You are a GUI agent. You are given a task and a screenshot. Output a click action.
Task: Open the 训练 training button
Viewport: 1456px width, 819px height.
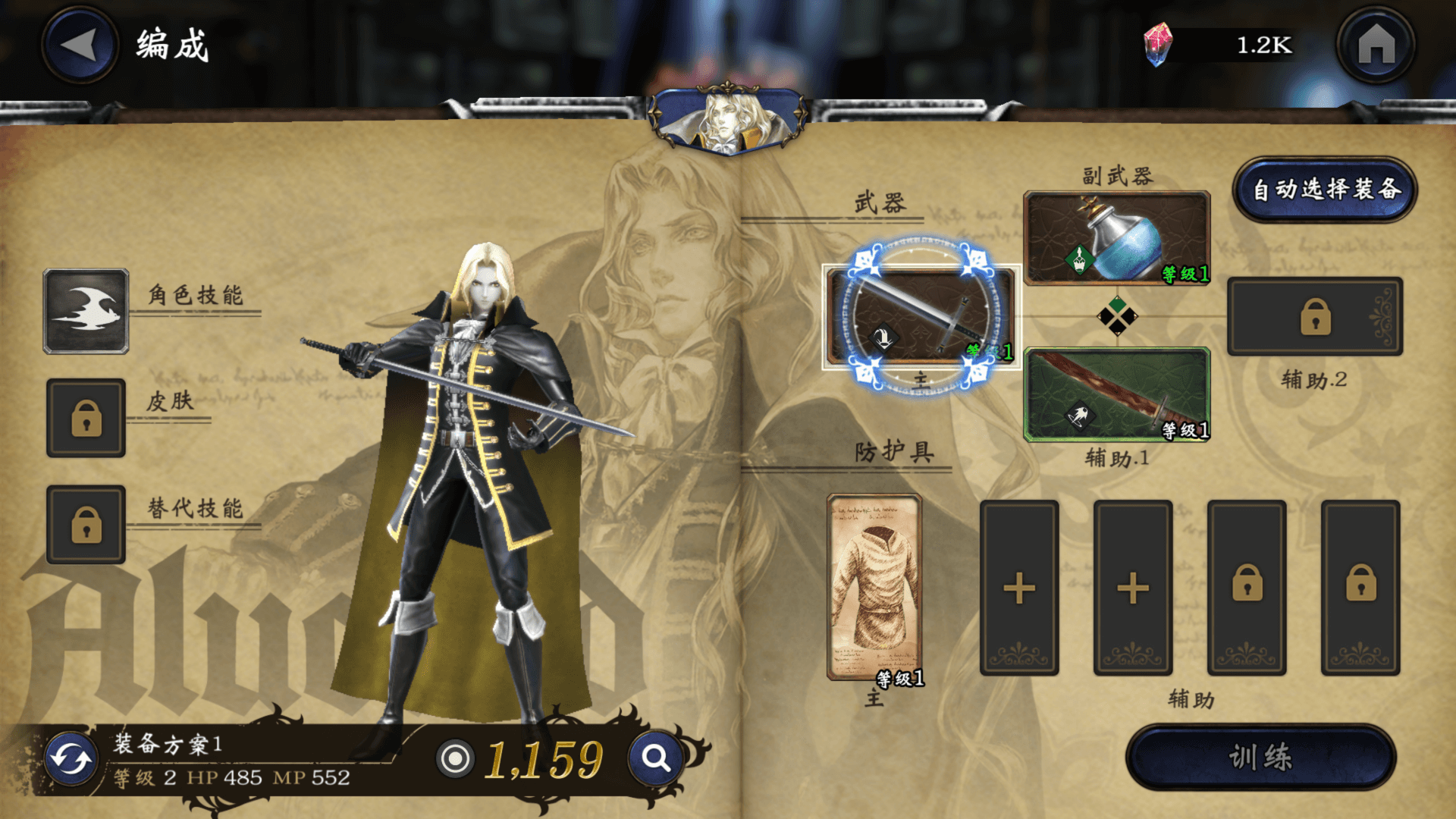point(1260,757)
